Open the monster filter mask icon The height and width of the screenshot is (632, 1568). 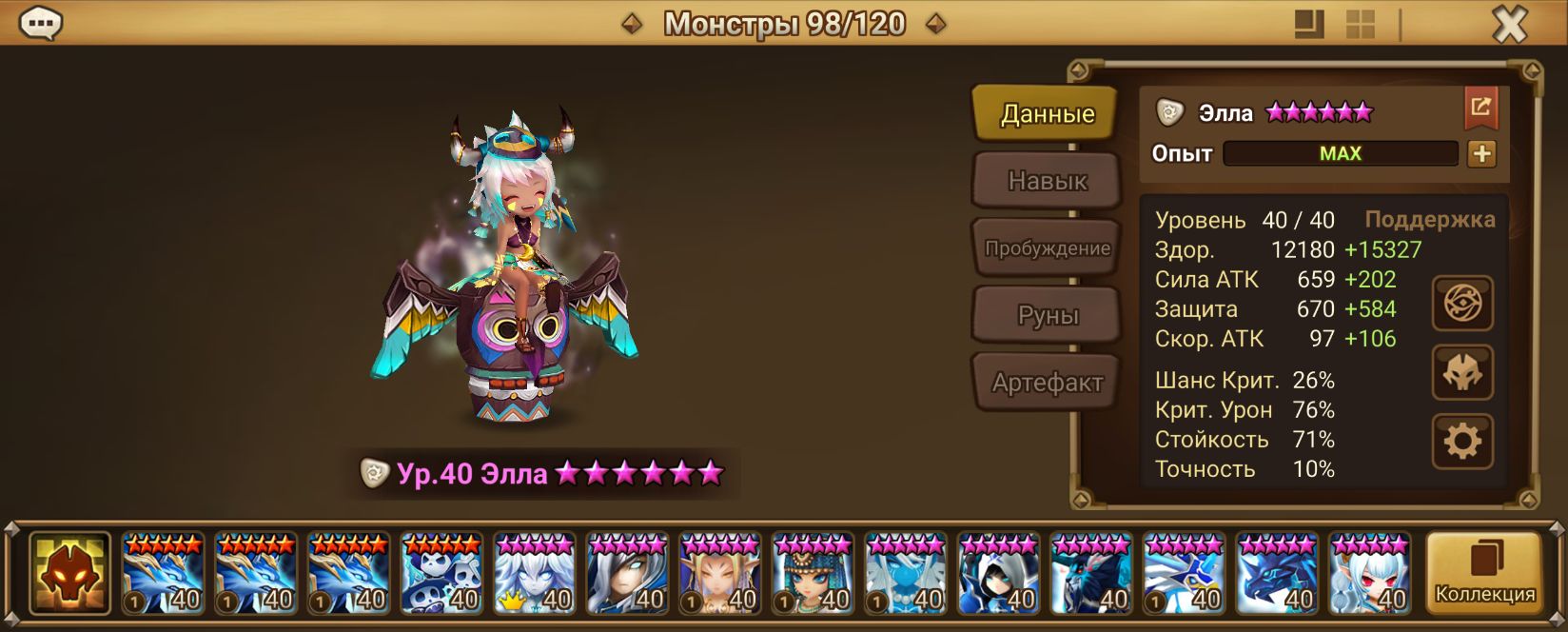[69, 573]
